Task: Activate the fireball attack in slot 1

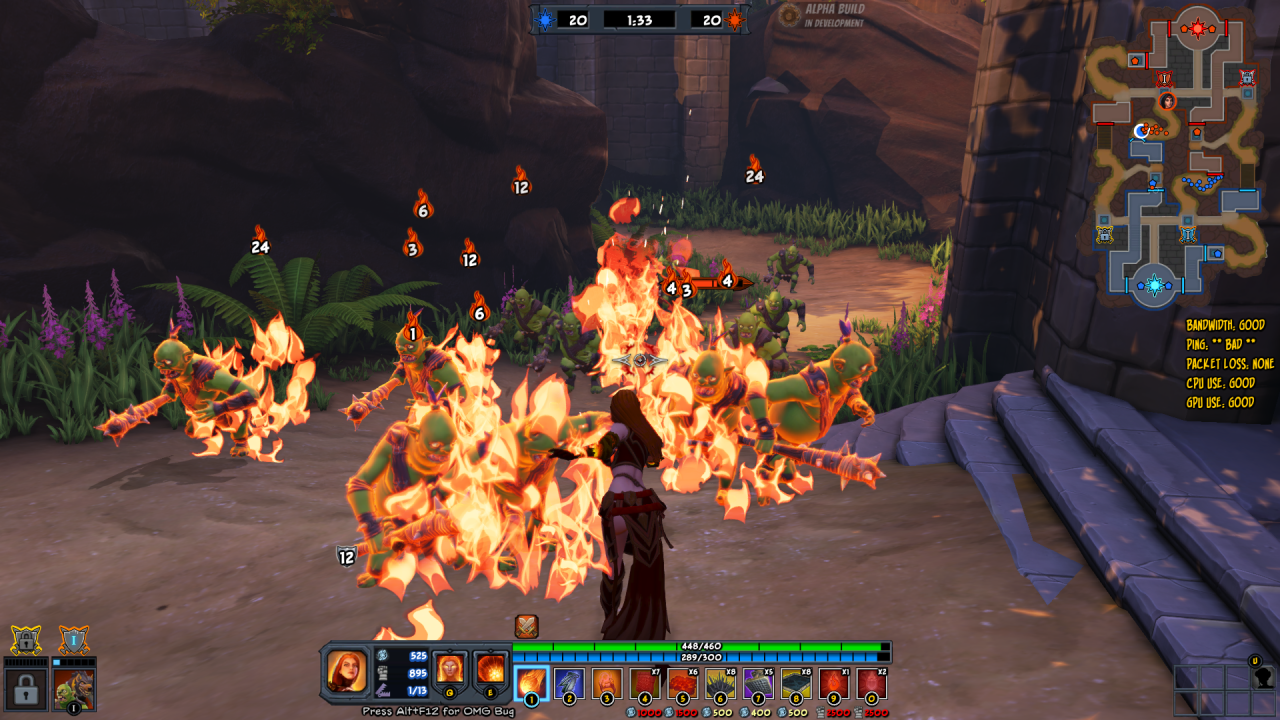Action: click(531, 684)
